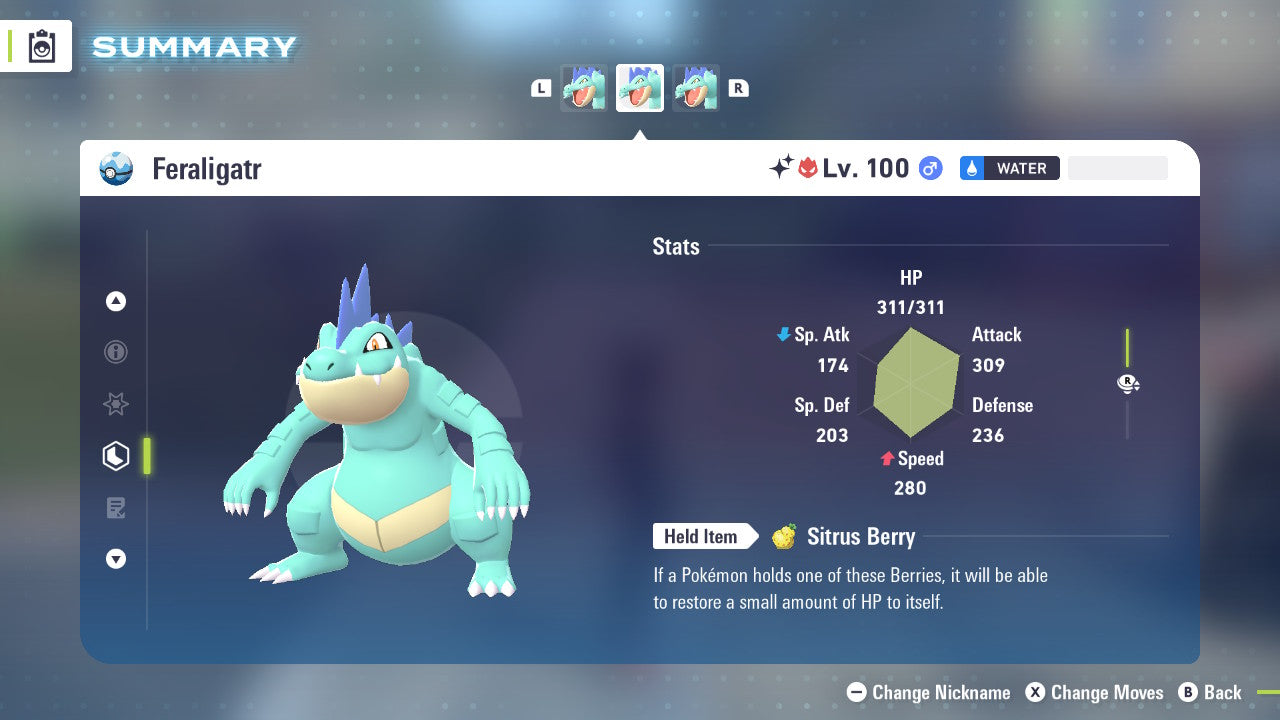Image resolution: width=1280 pixels, height=720 pixels.
Task: Select the star ribbon page in sidebar
Action: 115,404
